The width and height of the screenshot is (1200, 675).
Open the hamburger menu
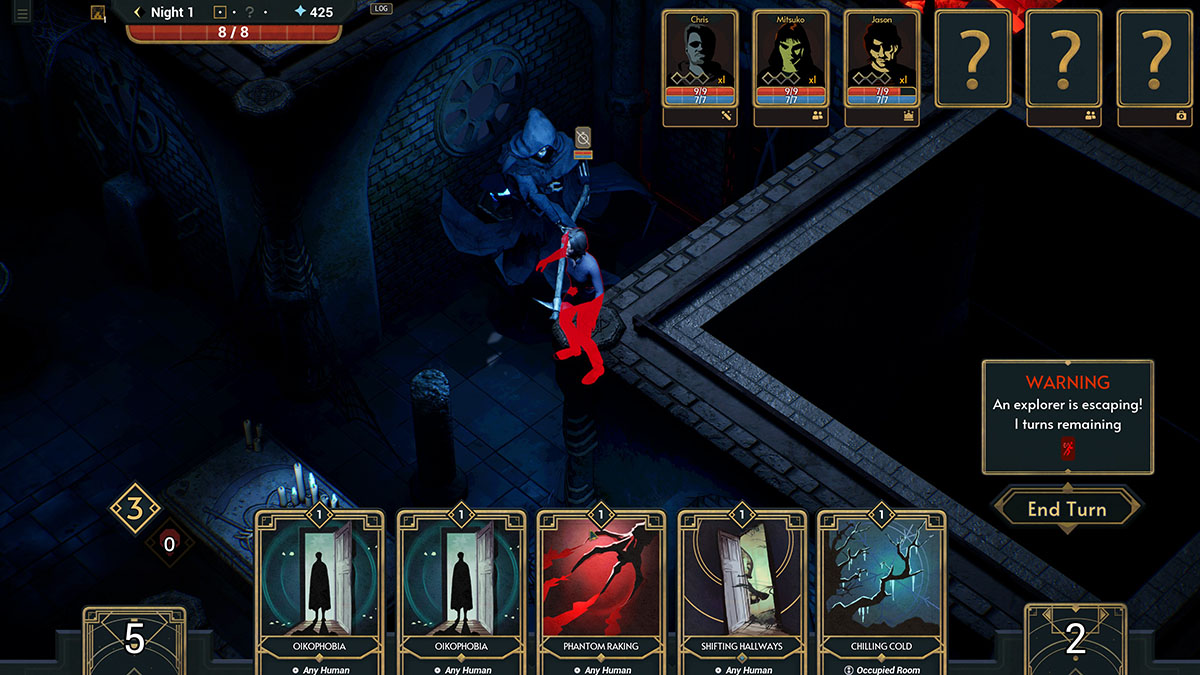tap(22, 13)
